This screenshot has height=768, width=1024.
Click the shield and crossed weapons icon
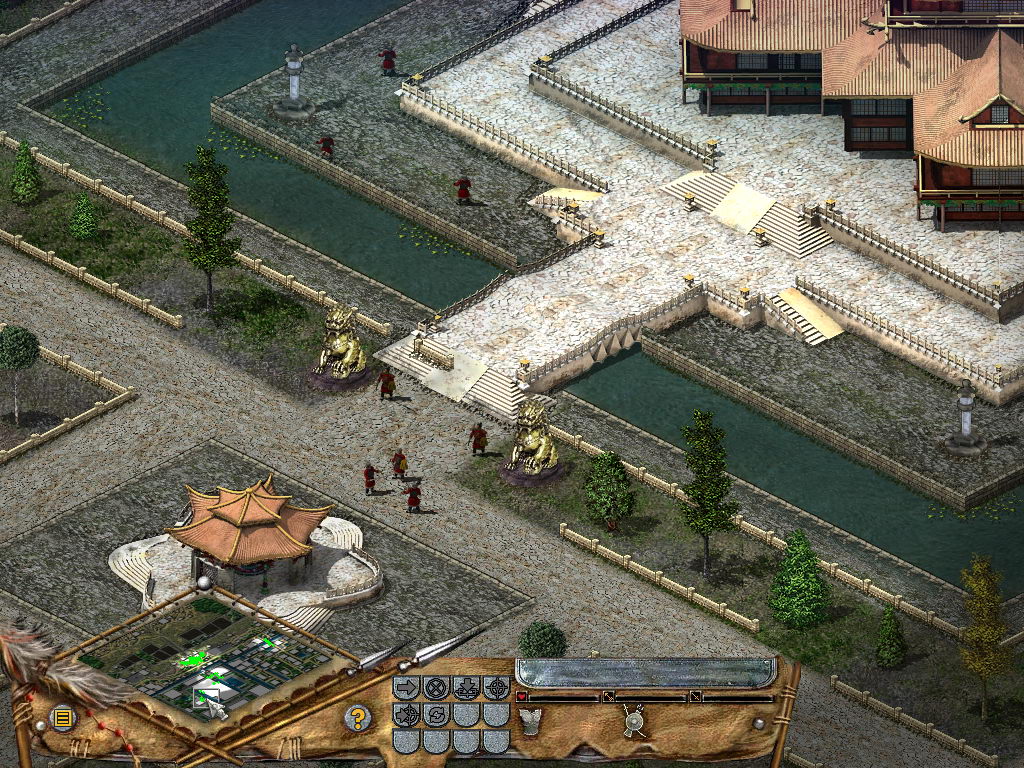633,720
